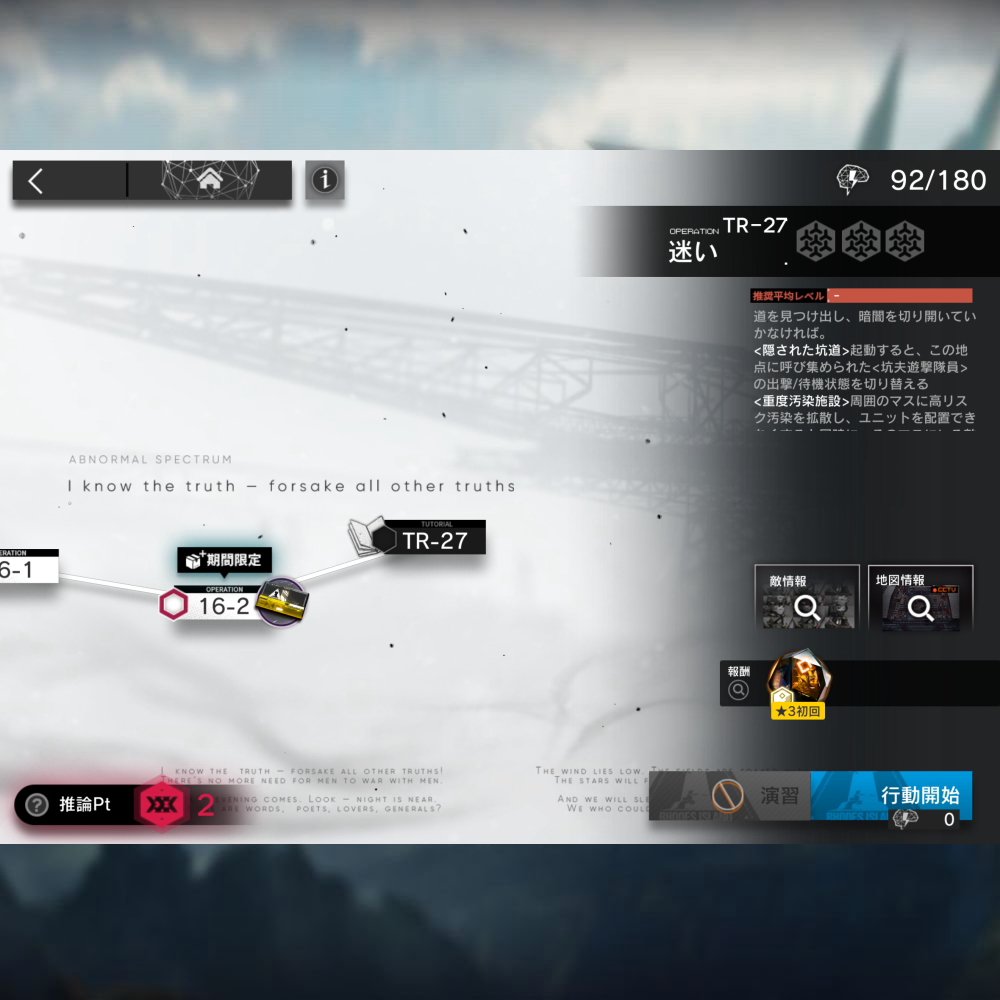Return to the home menu
This screenshot has height=1000, width=1000.
click(210, 181)
